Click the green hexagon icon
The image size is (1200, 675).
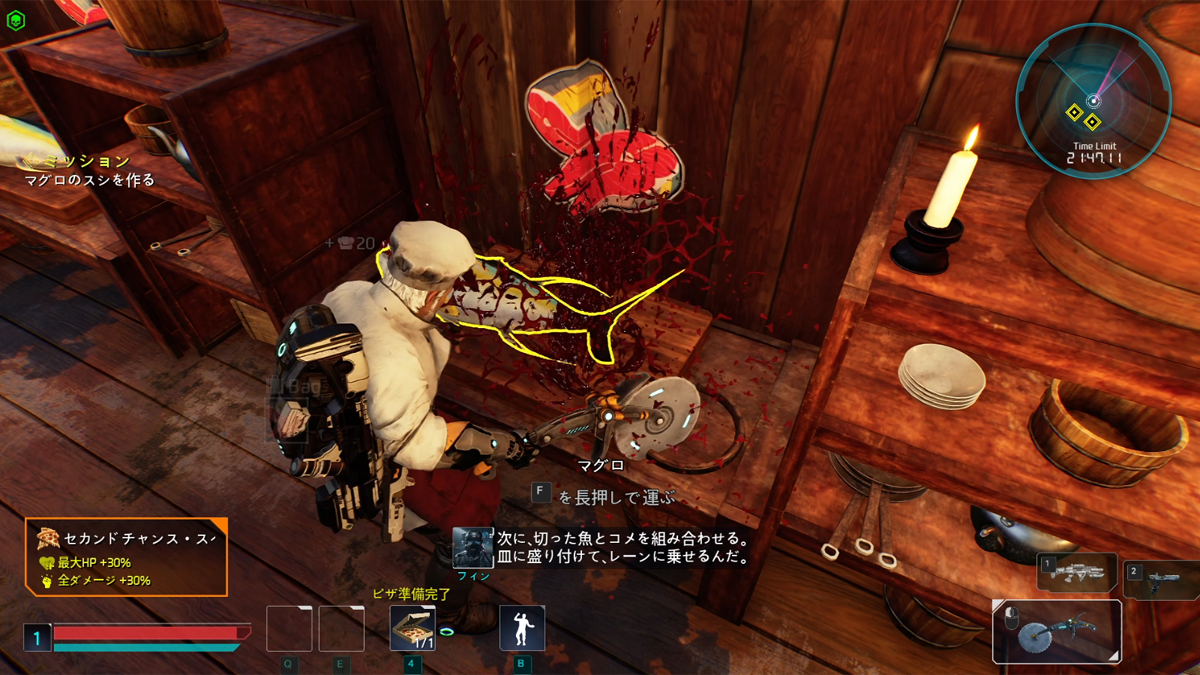pyautogui.click(x=15, y=18)
